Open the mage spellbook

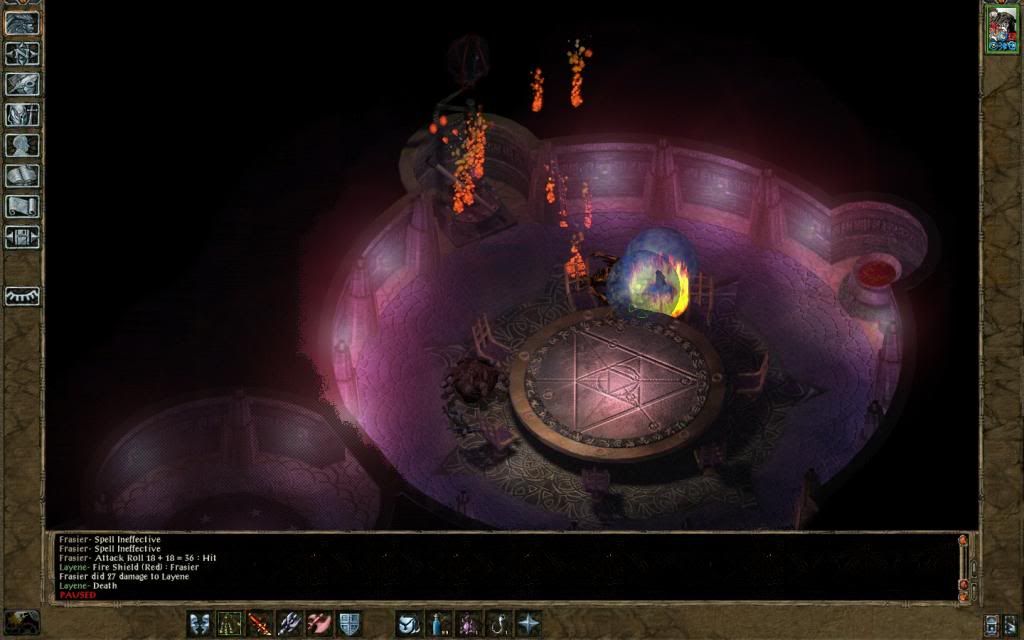click(22, 176)
